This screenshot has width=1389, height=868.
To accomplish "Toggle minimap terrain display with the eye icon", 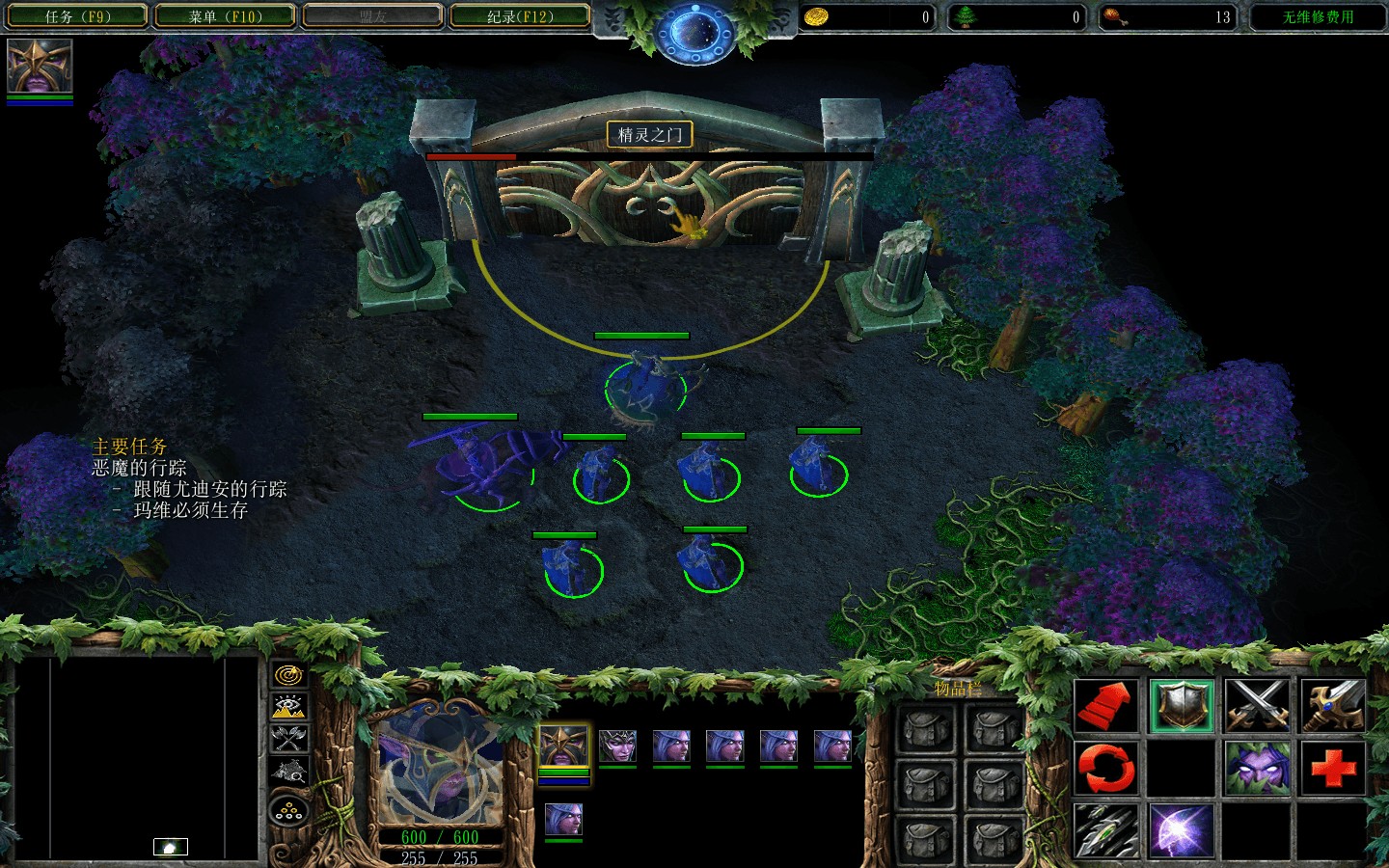I will pos(288,707).
